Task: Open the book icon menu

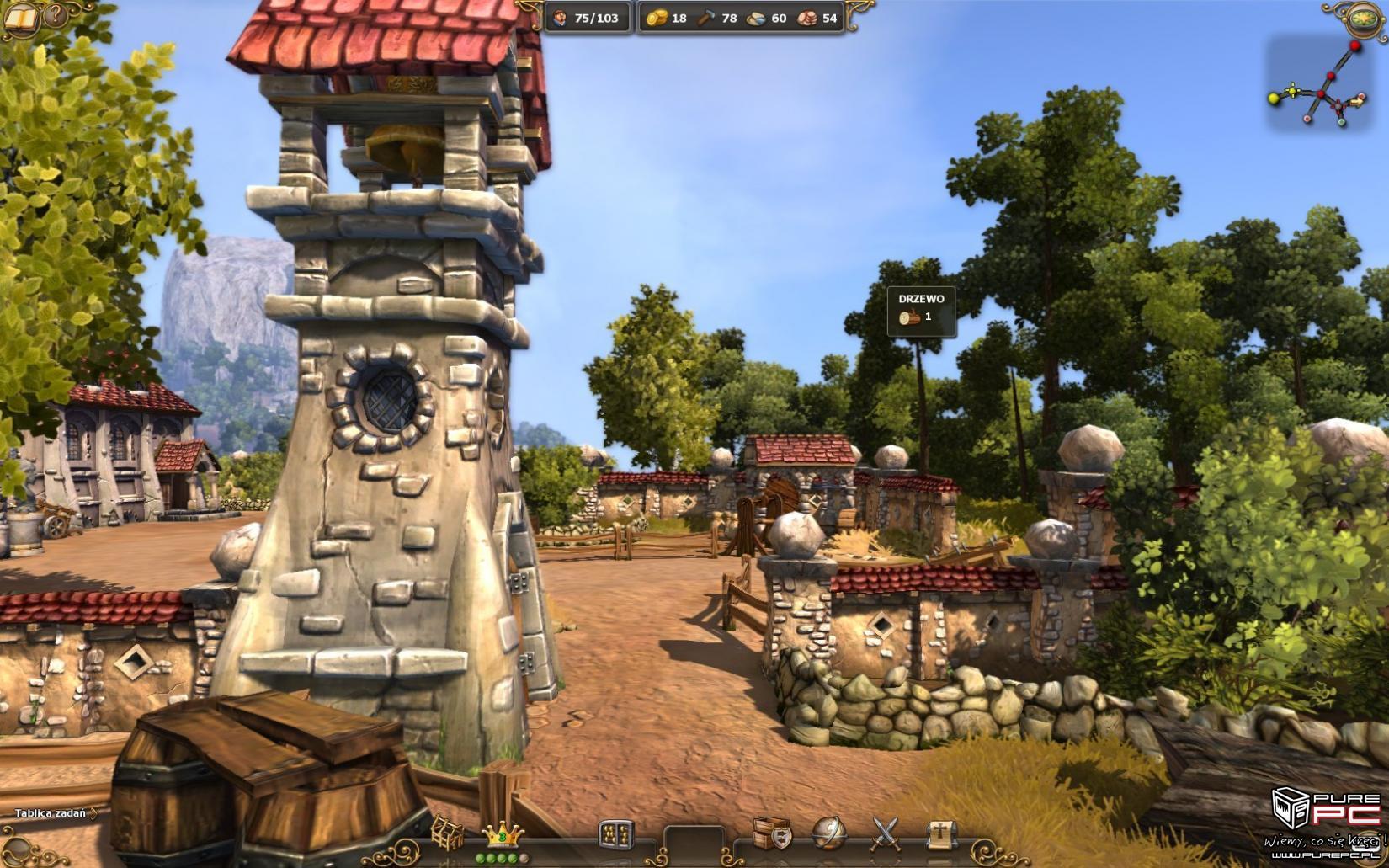Action: coord(20,17)
